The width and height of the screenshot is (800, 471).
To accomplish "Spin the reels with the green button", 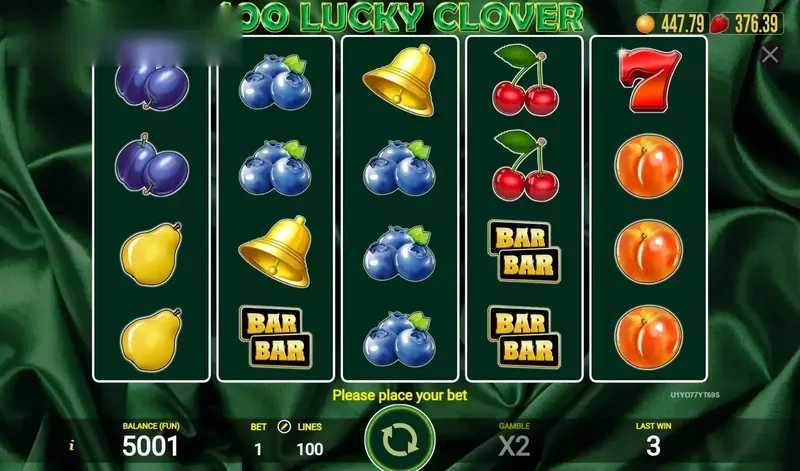I will 399,438.
